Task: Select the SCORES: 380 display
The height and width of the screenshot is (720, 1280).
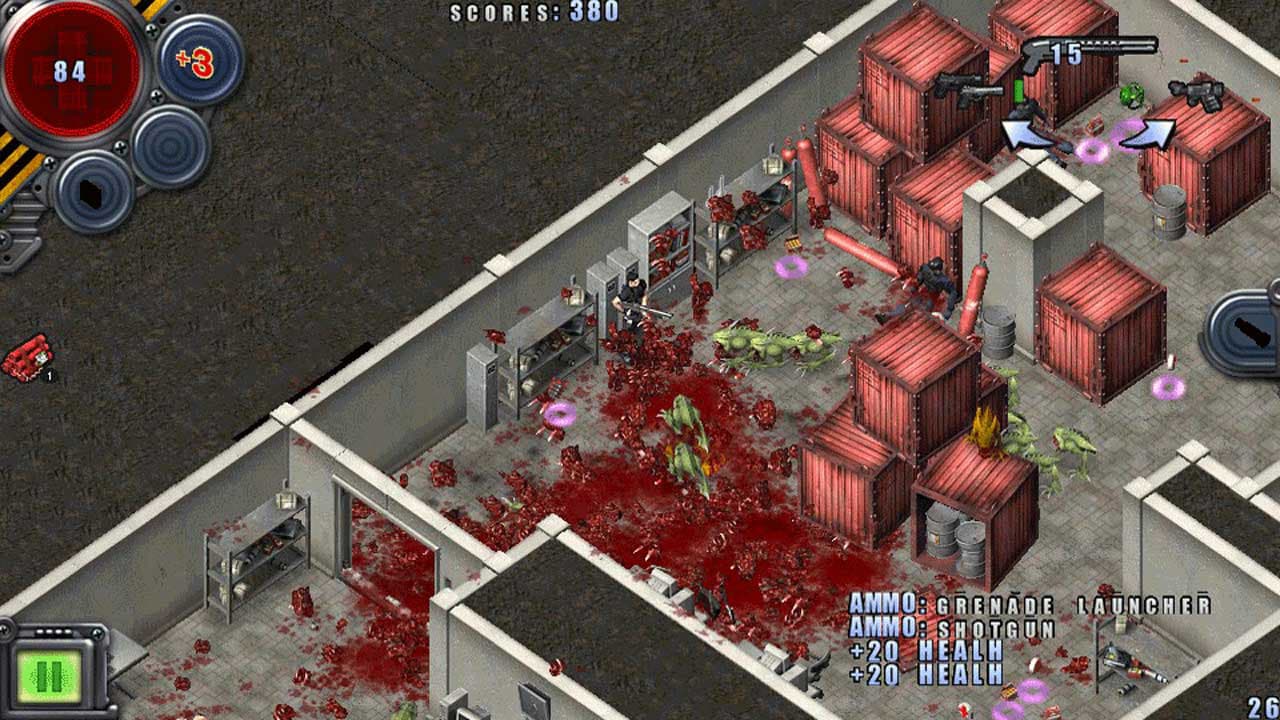Action: click(535, 13)
